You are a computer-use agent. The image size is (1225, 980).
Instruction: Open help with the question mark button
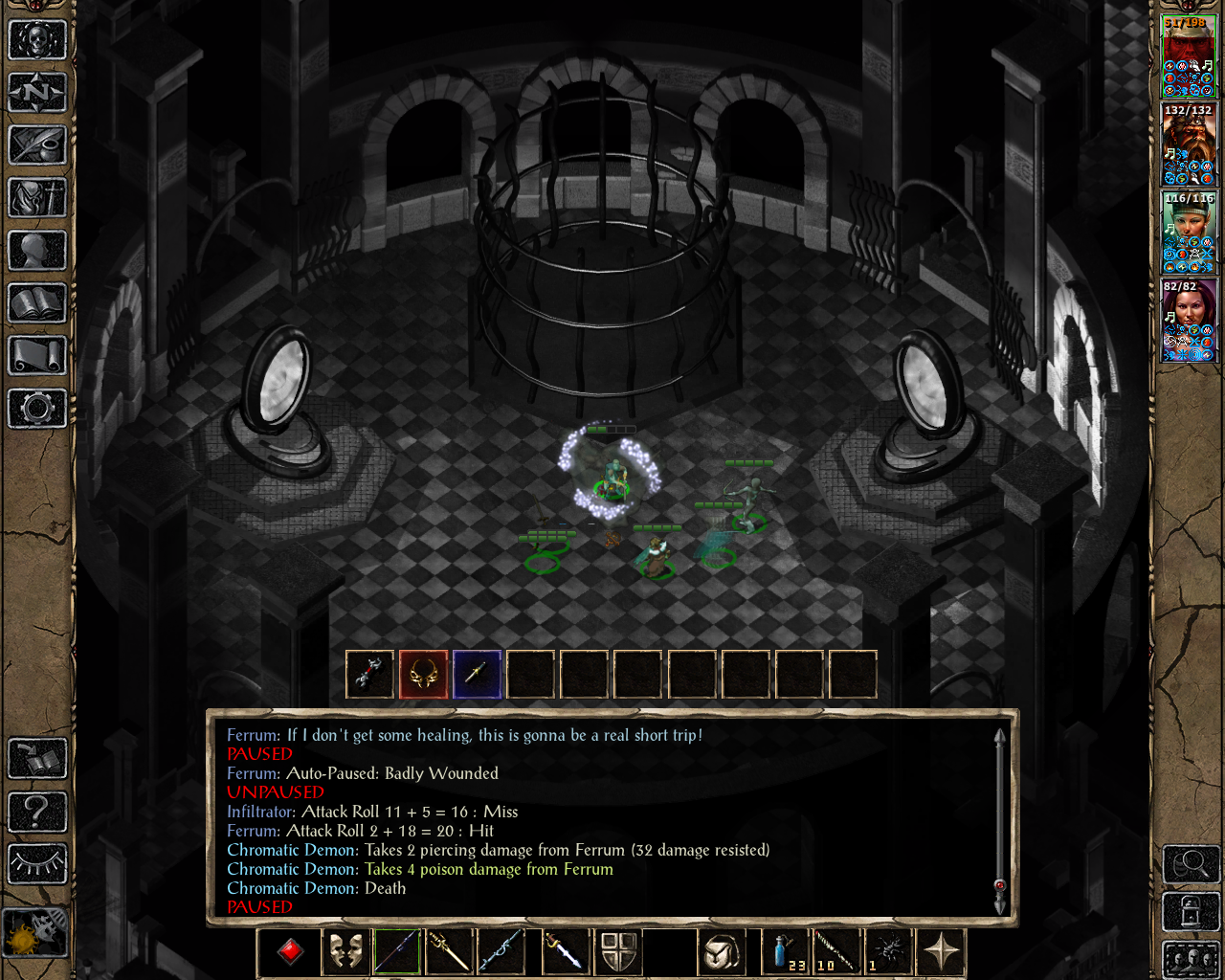click(37, 812)
